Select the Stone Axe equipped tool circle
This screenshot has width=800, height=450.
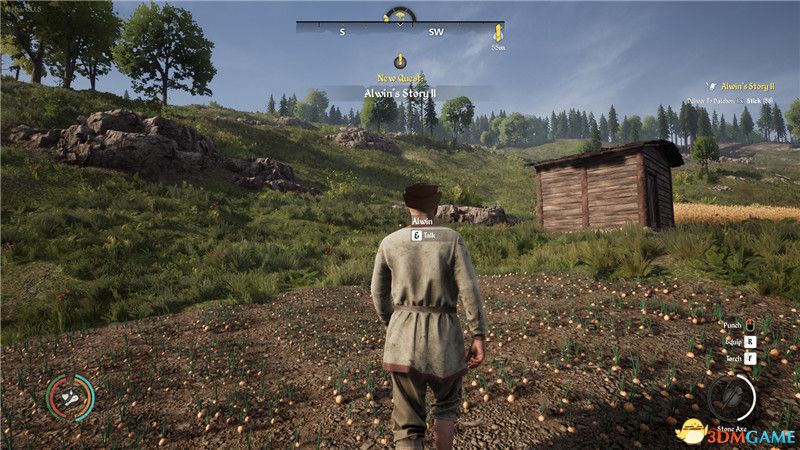tap(731, 397)
